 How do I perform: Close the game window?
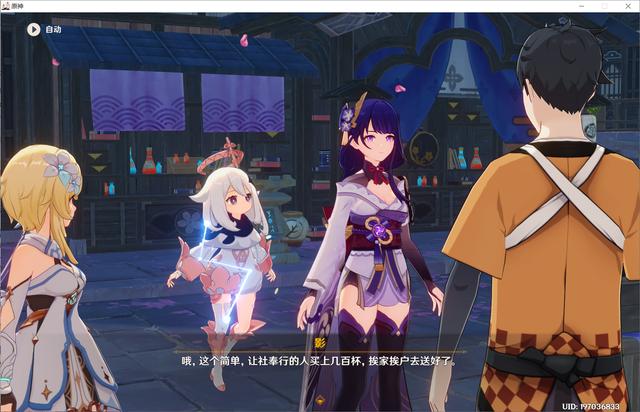[627, 6]
